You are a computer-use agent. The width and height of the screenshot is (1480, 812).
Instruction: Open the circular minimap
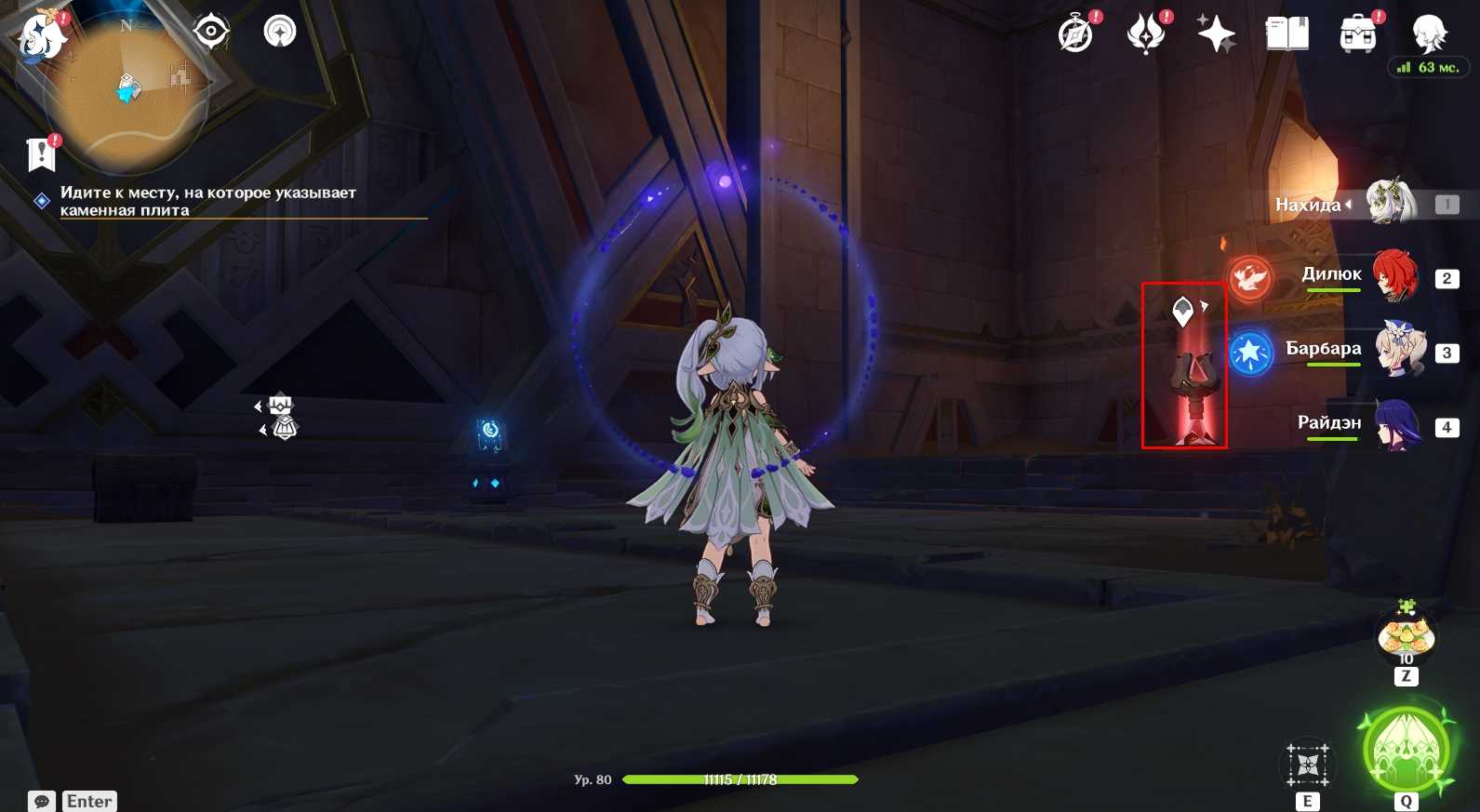tap(127, 91)
